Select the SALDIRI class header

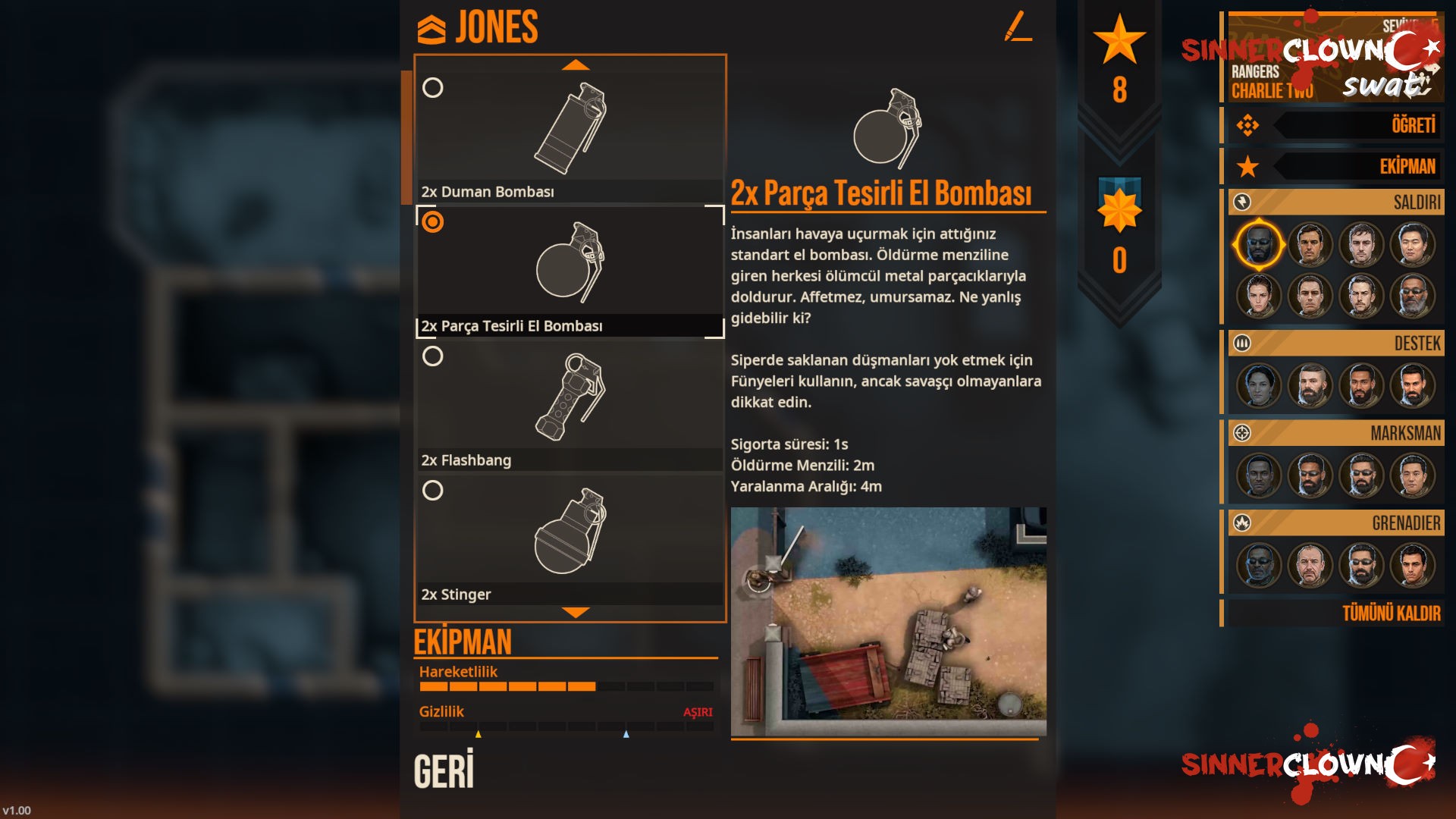pyautogui.click(x=1336, y=202)
